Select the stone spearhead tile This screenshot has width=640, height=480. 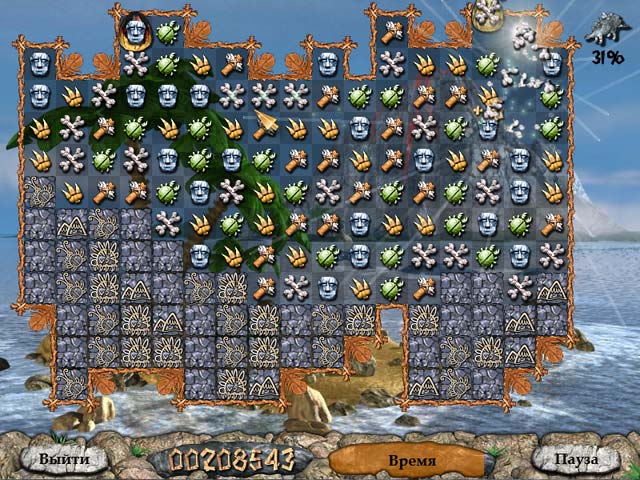264,127
